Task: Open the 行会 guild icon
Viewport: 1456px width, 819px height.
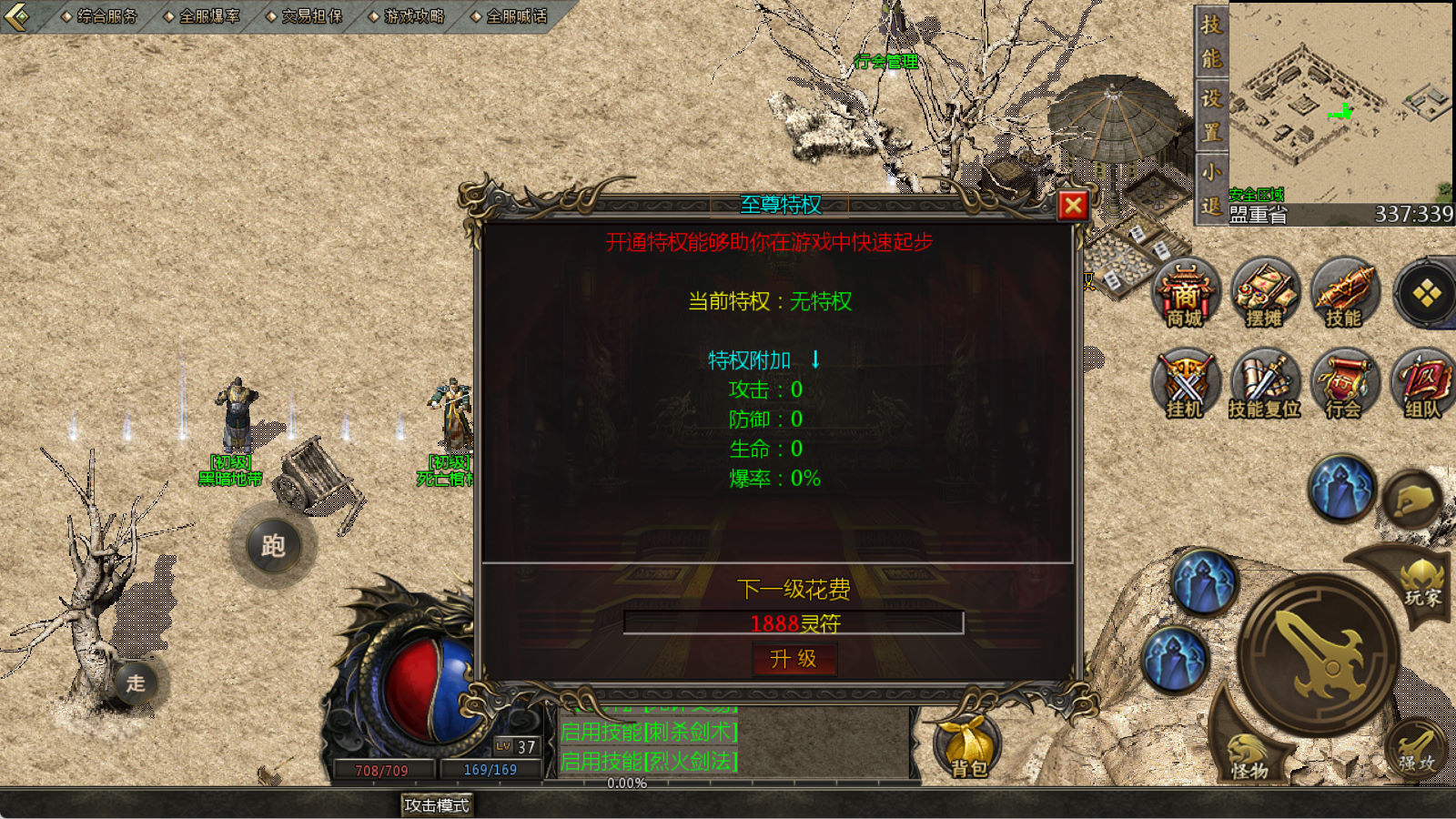Action: [x=1343, y=383]
